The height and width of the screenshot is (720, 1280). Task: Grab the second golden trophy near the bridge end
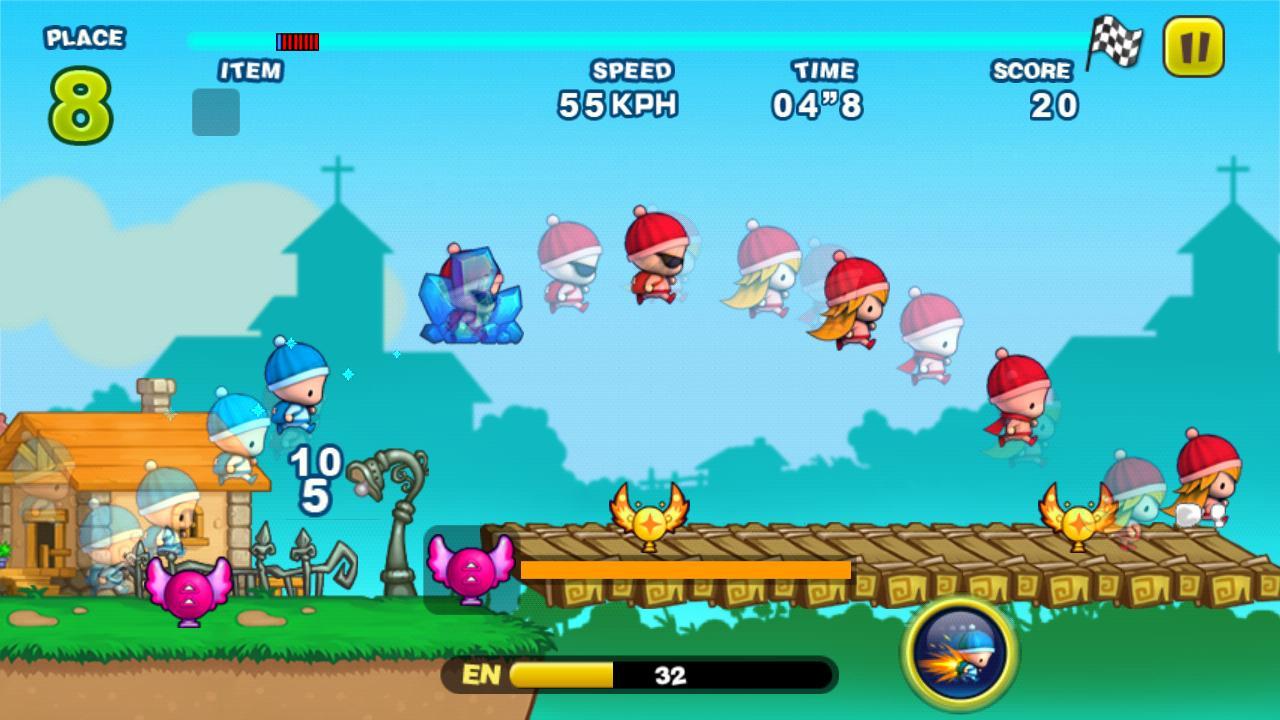pos(1078,522)
